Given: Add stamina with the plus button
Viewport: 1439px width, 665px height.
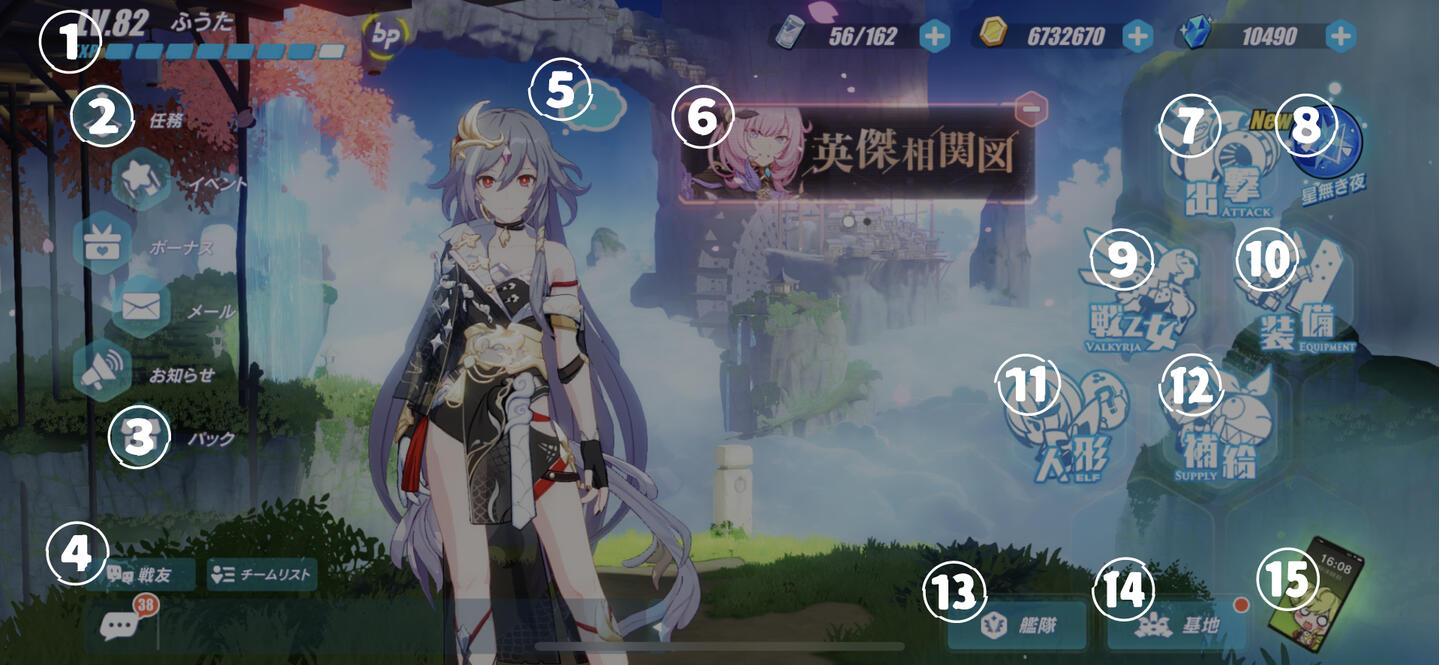Looking at the screenshot, I should (934, 37).
